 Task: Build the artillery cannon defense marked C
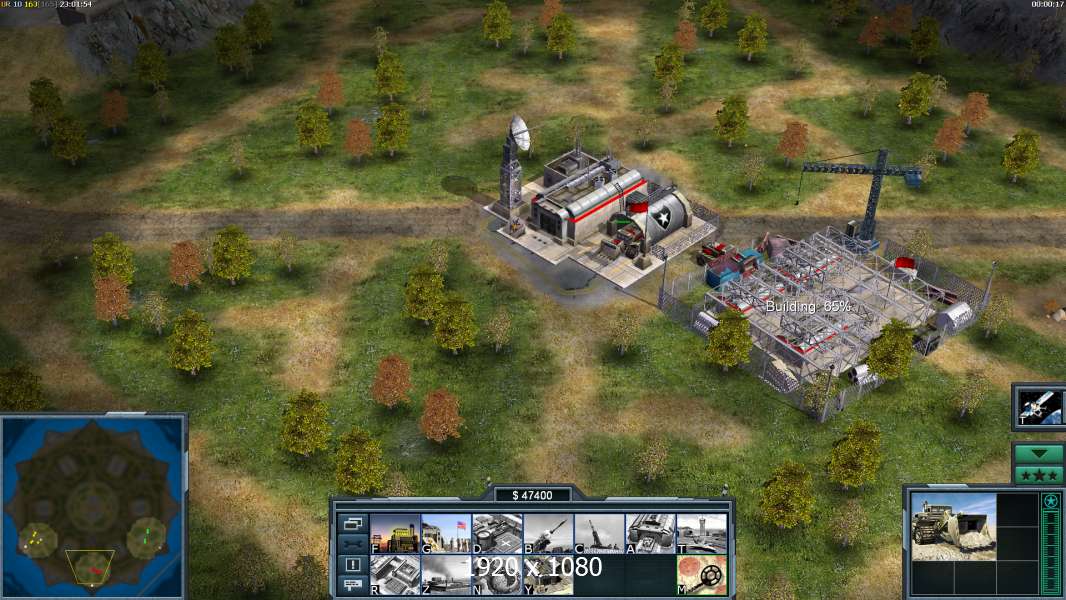click(x=599, y=533)
